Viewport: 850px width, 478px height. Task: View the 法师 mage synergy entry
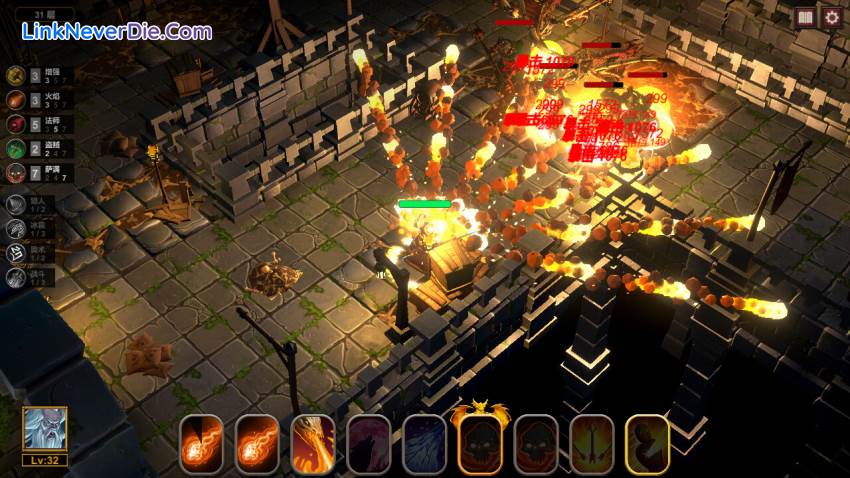[17, 124]
